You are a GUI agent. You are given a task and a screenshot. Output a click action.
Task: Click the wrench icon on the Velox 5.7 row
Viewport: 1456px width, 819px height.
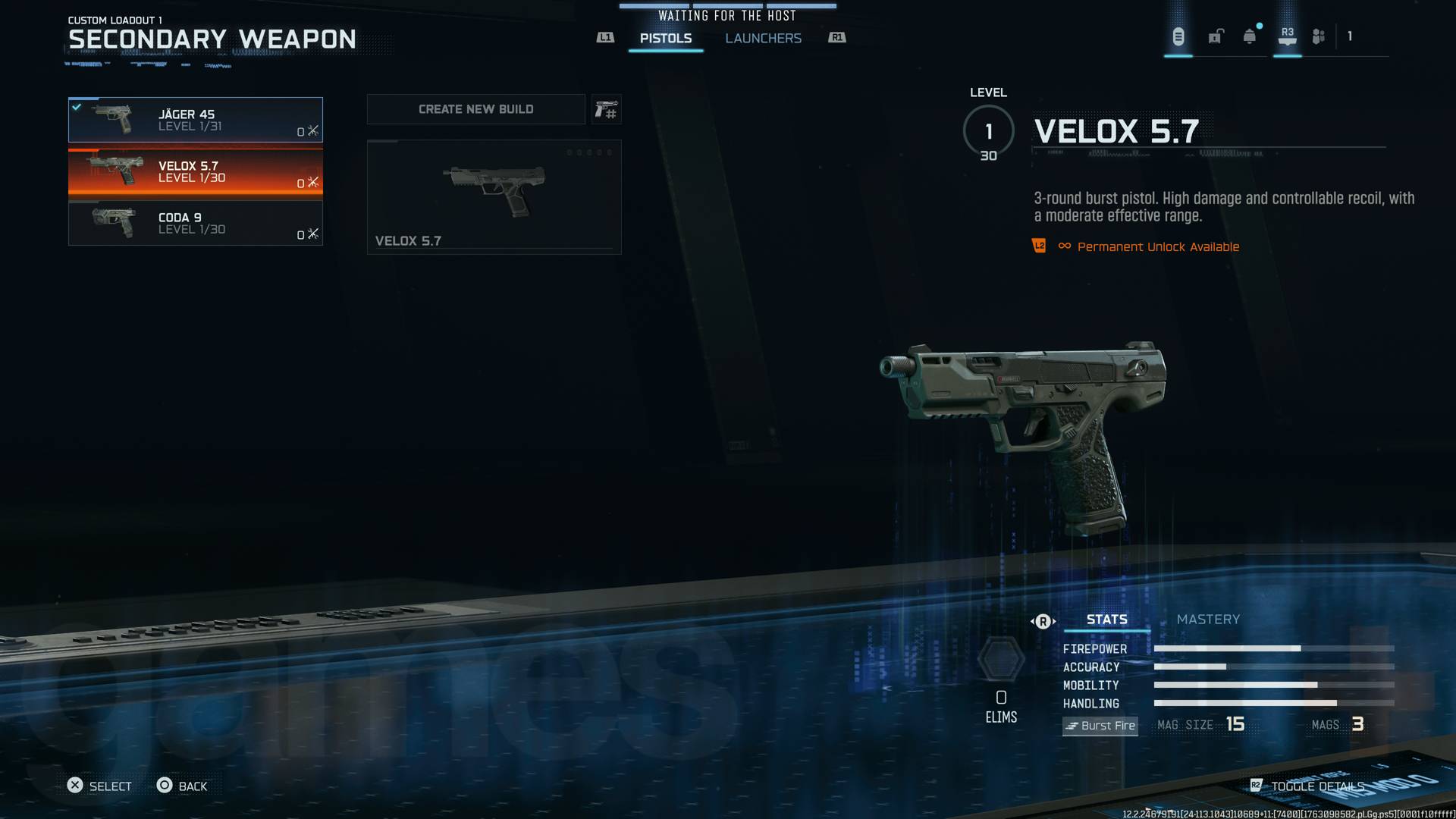coord(312,182)
